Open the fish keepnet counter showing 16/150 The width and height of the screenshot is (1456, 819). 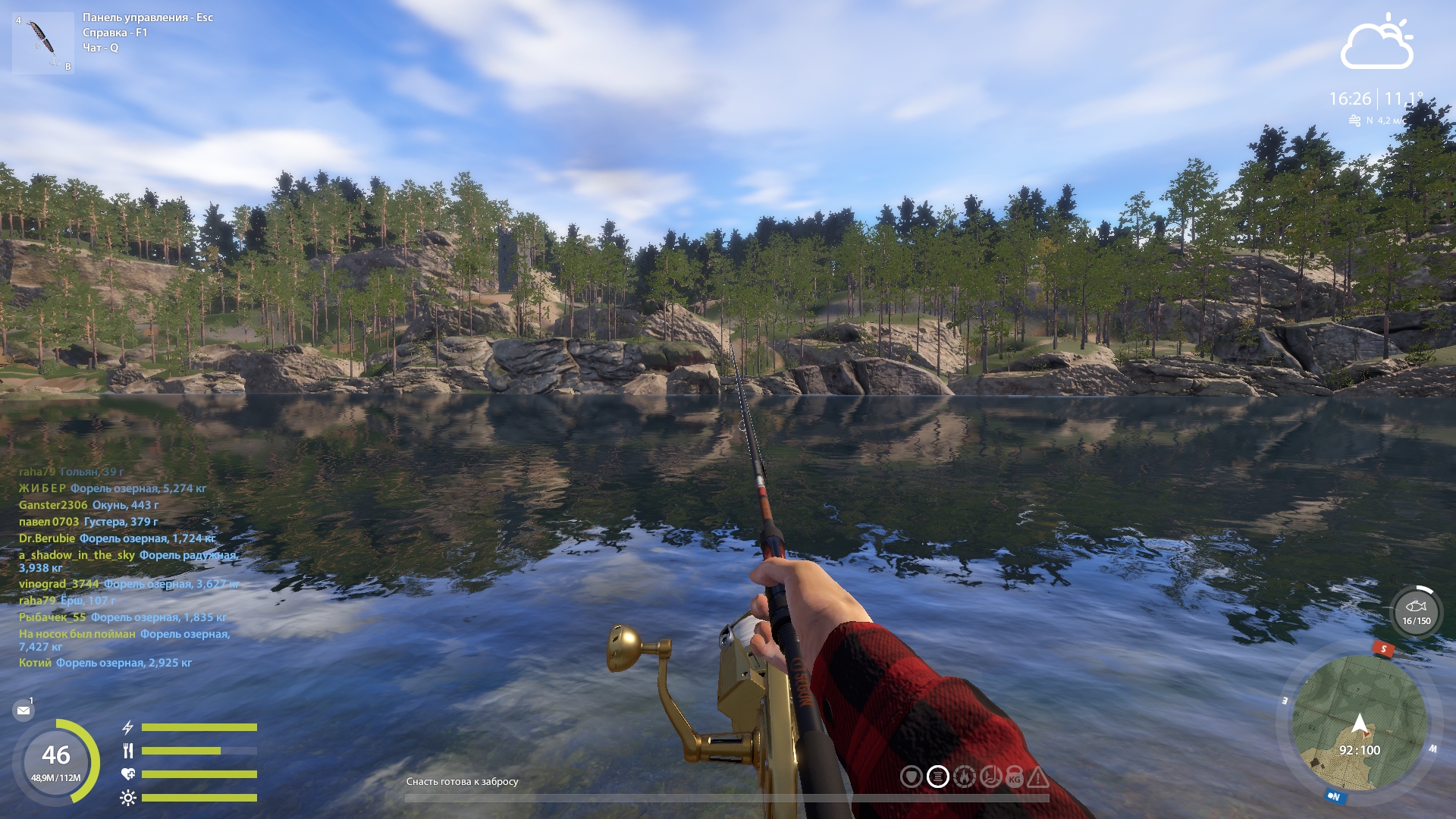1416,612
